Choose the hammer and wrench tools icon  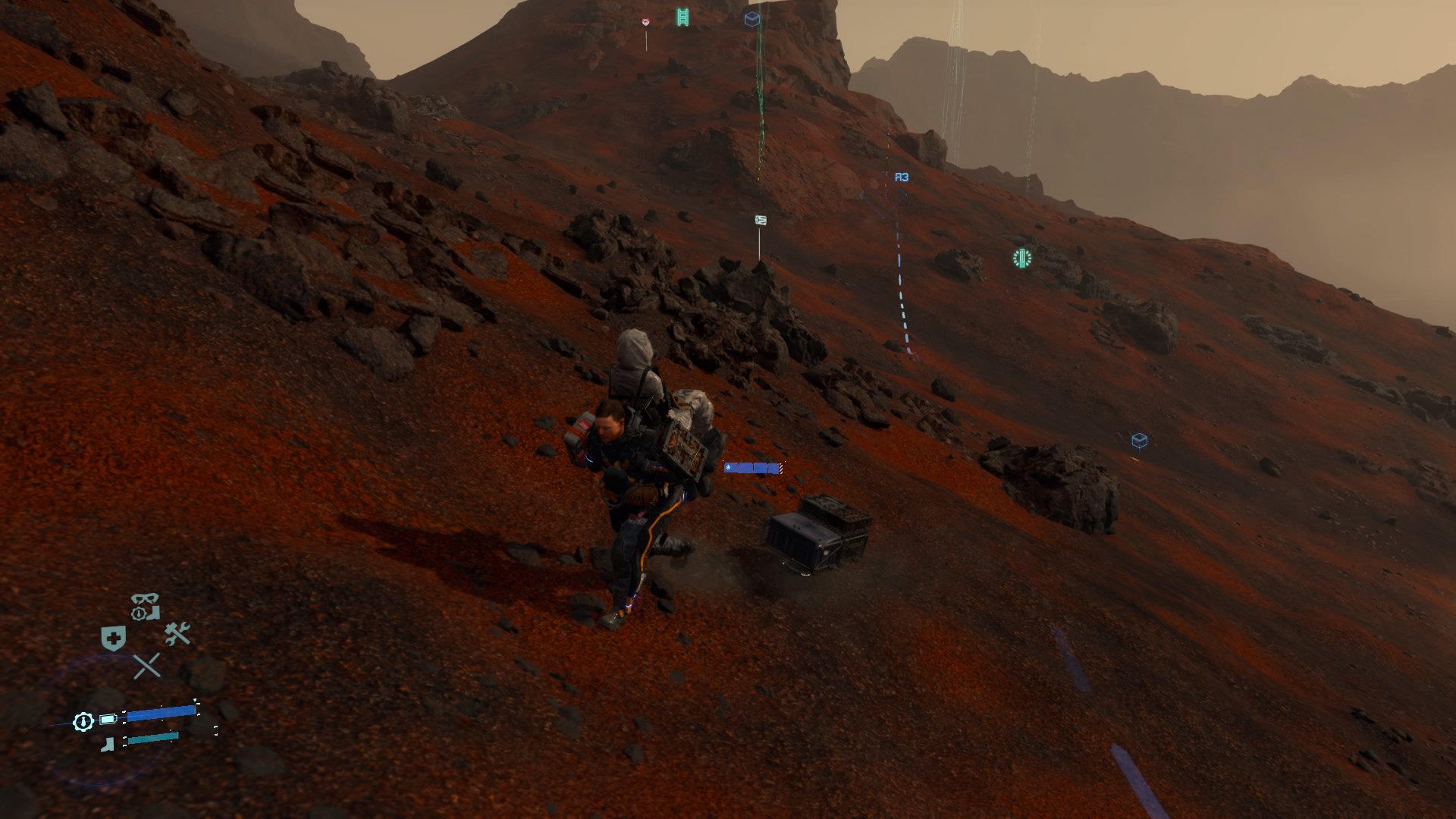[x=177, y=634]
